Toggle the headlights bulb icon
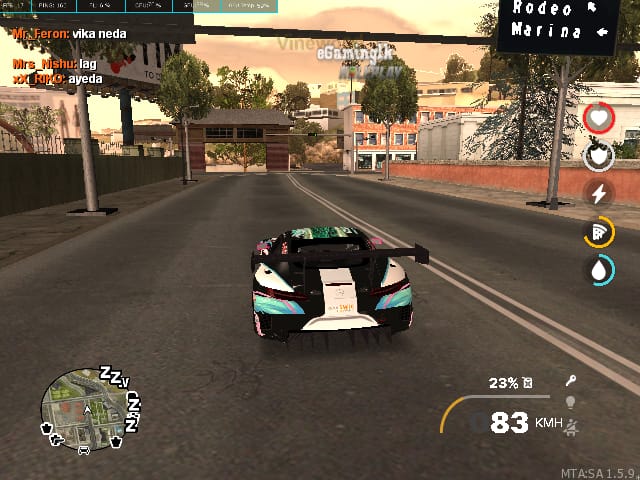640x480 pixels. [x=572, y=402]
